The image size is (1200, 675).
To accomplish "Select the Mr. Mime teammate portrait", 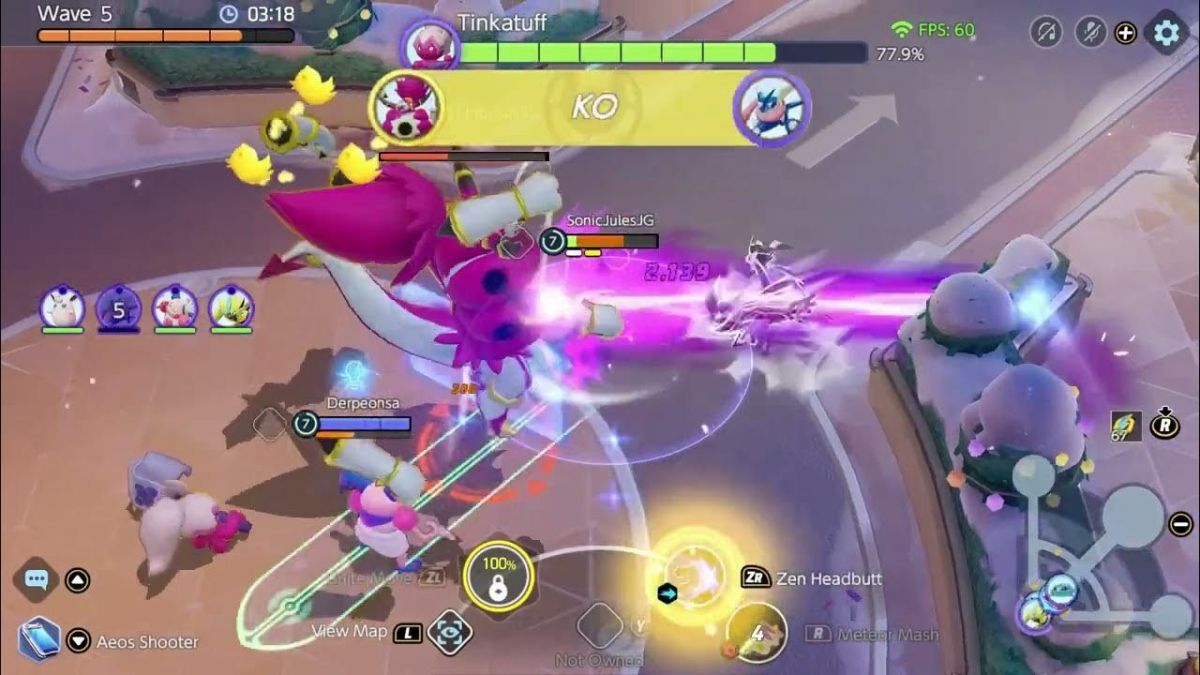I will [x=174, y=308].
